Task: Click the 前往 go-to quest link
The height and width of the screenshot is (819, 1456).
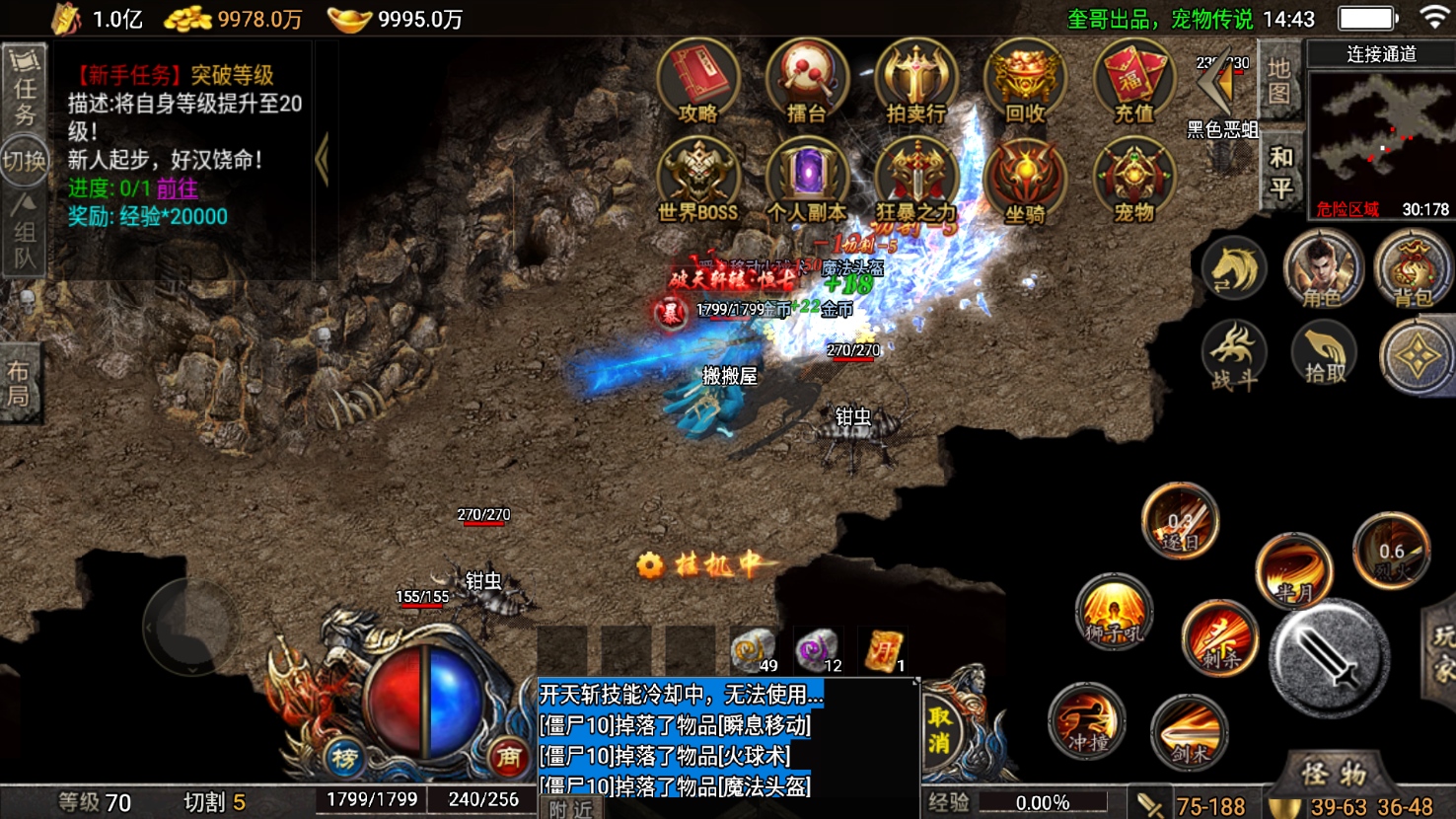Action: coord(178,188)
